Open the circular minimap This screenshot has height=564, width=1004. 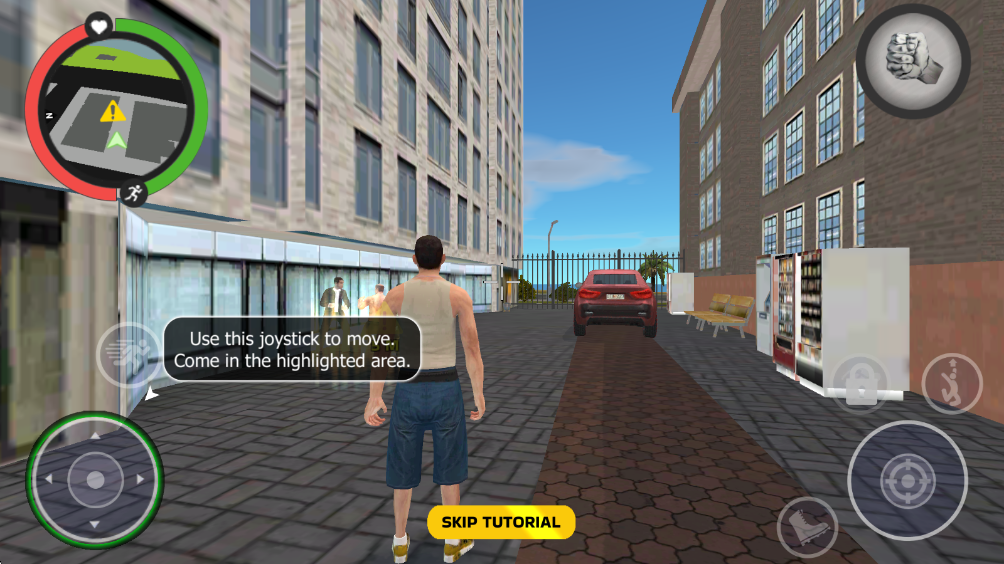pyautogui.click(x=116, y=108)
